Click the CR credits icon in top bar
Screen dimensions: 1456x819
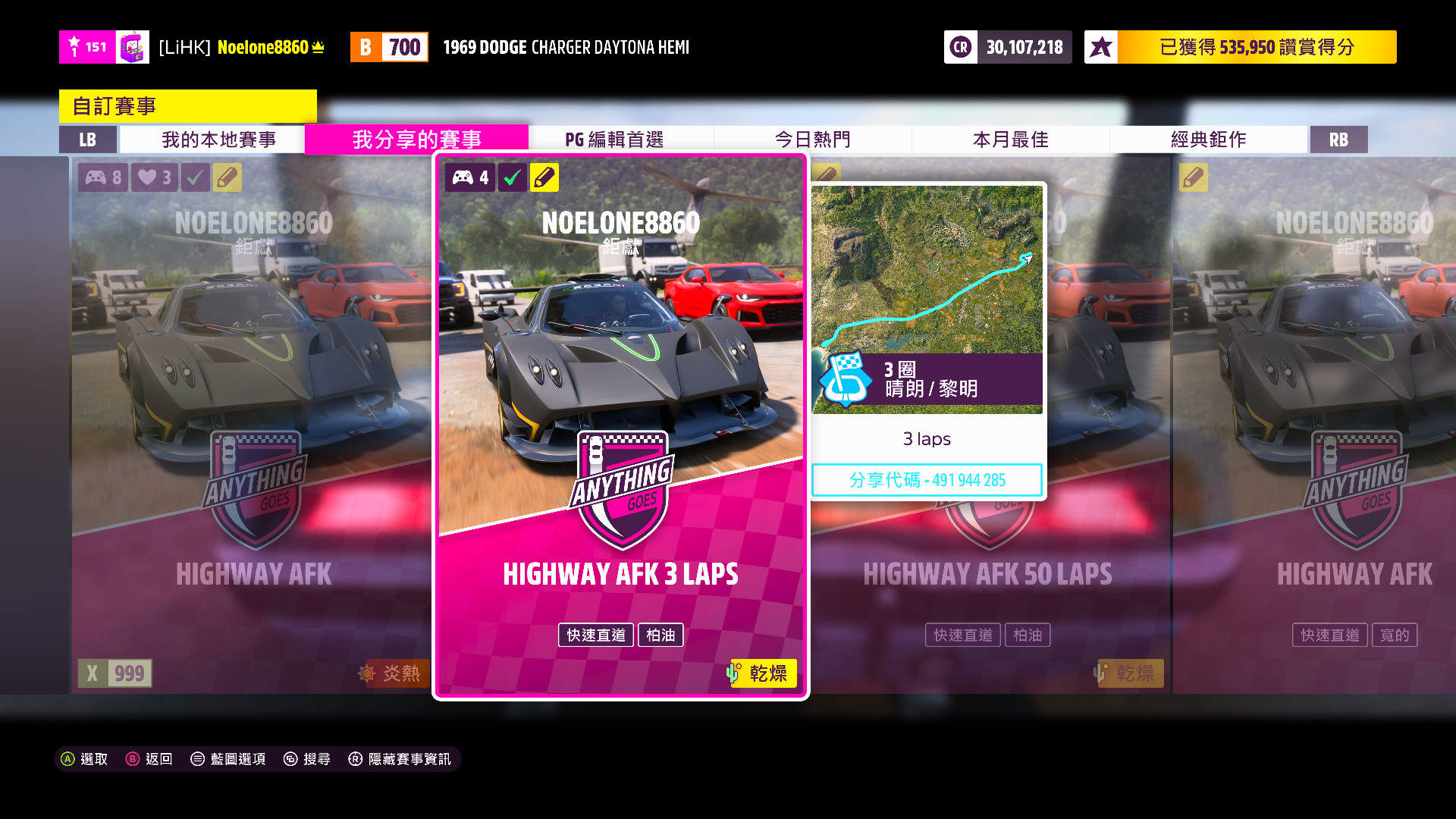(x=959, y=46)
